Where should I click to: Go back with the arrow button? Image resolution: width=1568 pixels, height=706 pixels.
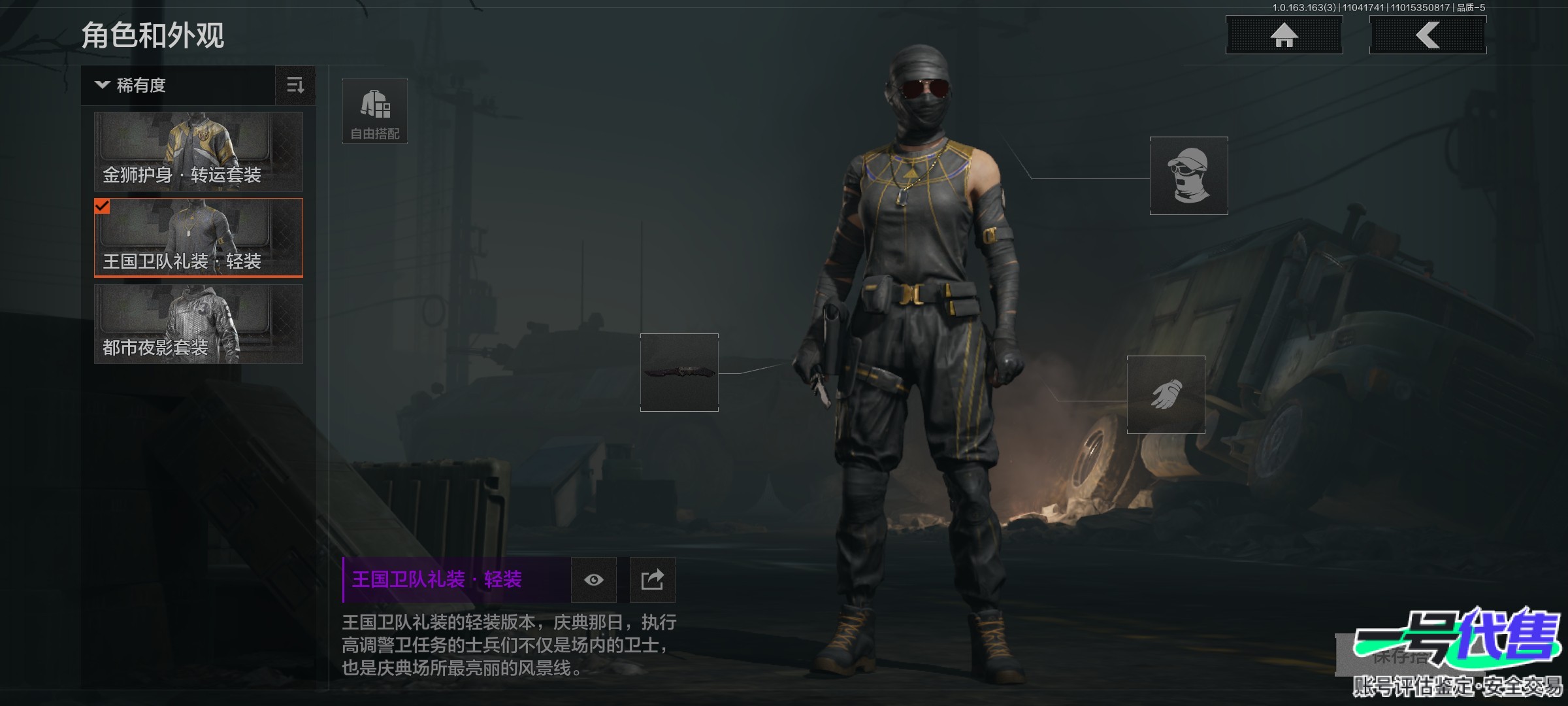pos(1428,35)
